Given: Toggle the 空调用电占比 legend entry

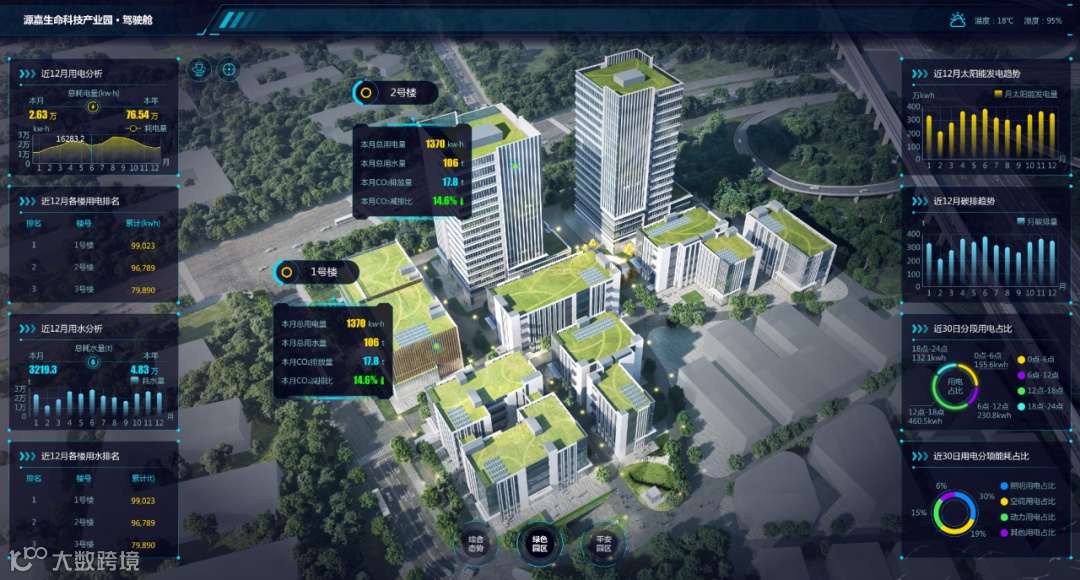Looking at the screenshot, I should 1032,501.
